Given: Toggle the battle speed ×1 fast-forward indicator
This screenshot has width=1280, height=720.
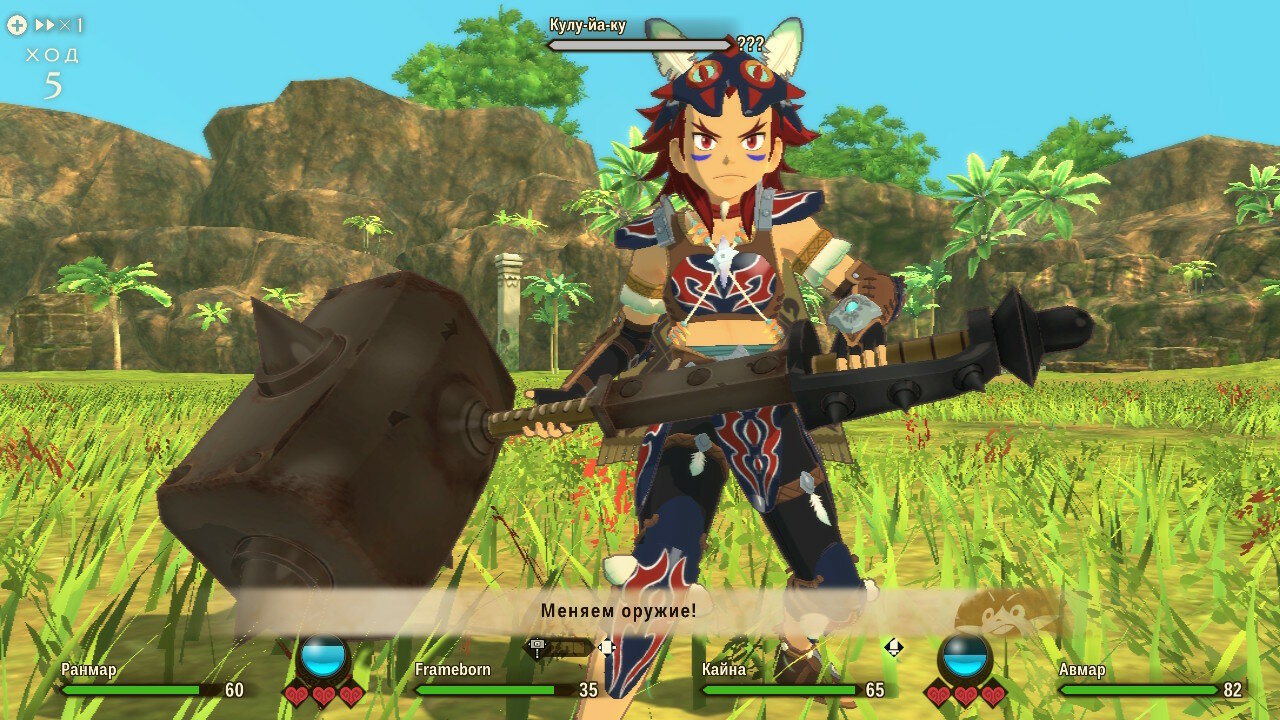Looking at the screenshot, I should click(58, 26).
